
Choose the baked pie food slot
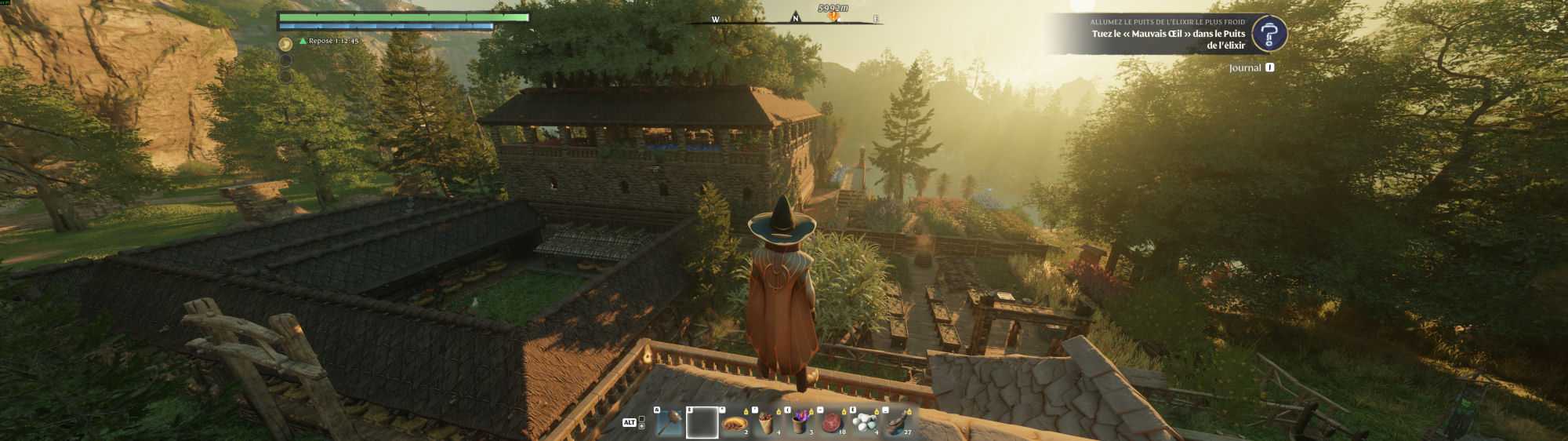click(x=735, y=424)
